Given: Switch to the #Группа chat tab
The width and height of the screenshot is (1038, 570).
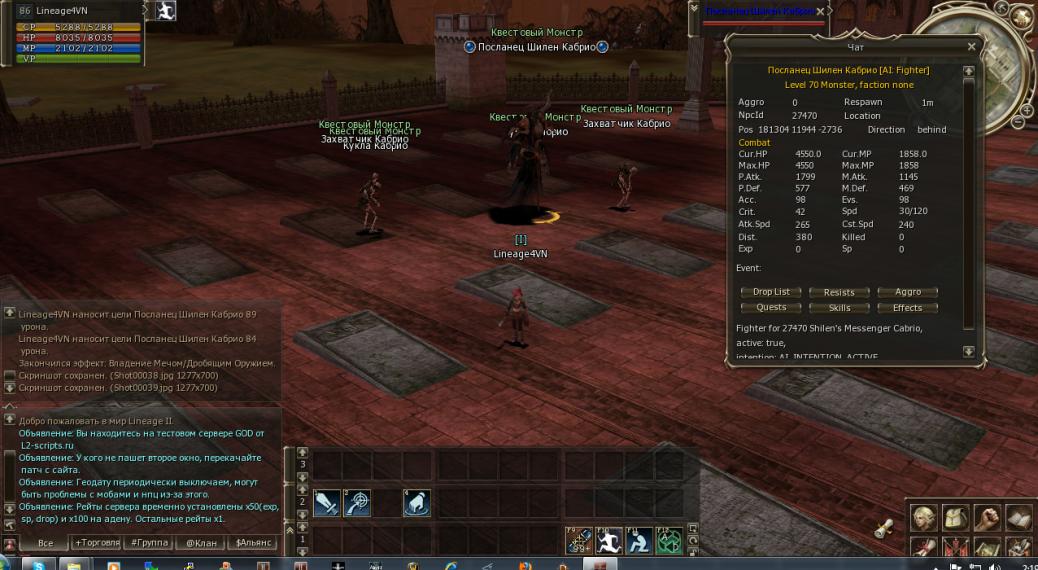Looking at the screenshot, I should [x=147, y=543].
